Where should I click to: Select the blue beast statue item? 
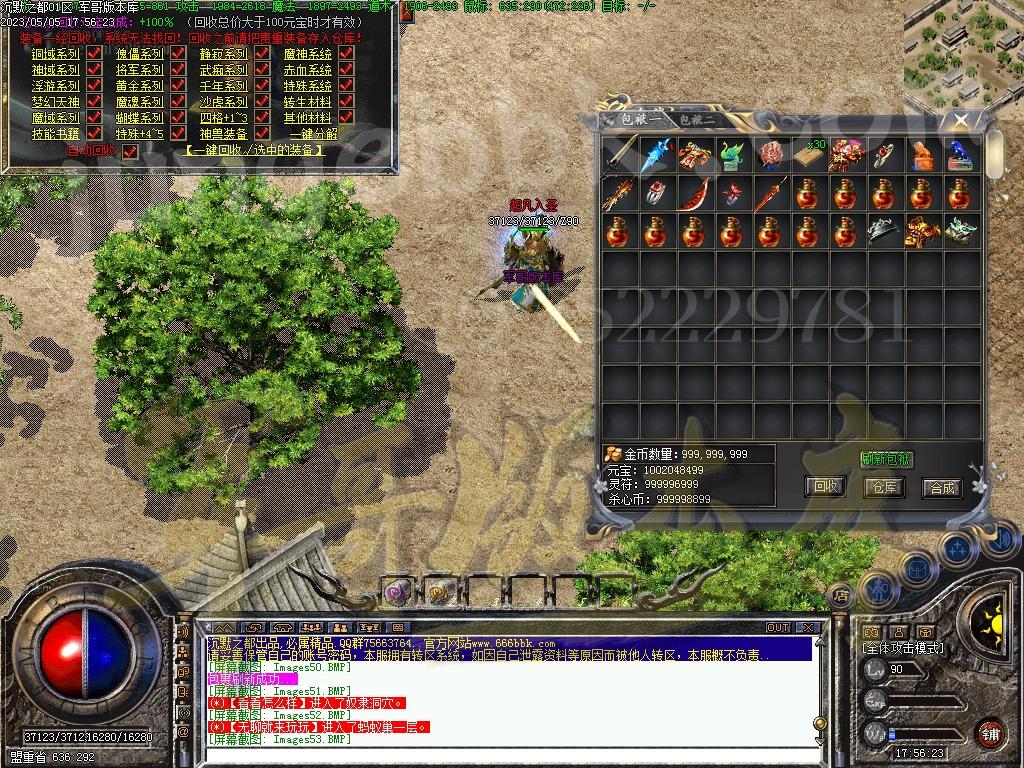pos(962,154)
